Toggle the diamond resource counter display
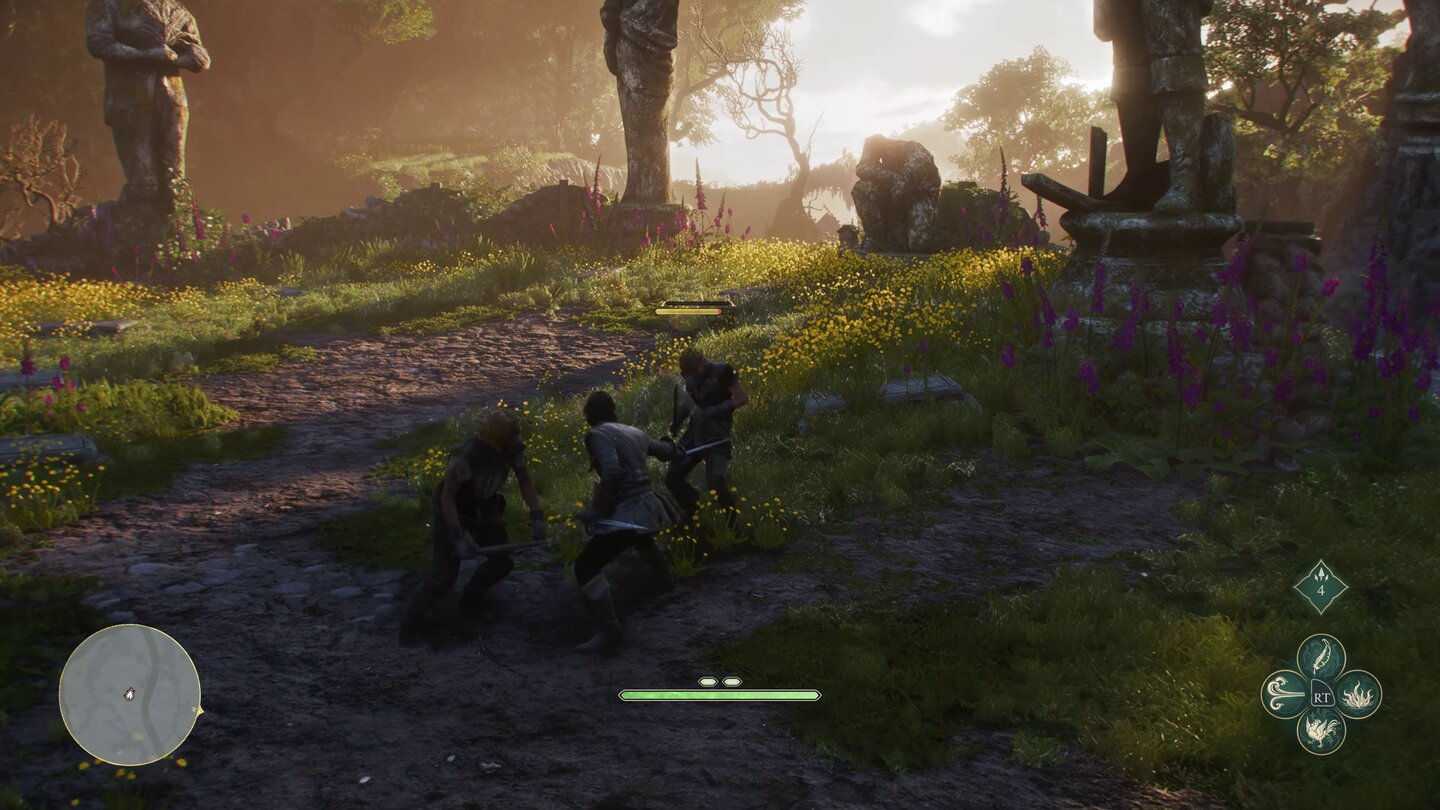Screen dimensions: 1440x810 [1321, 586]
